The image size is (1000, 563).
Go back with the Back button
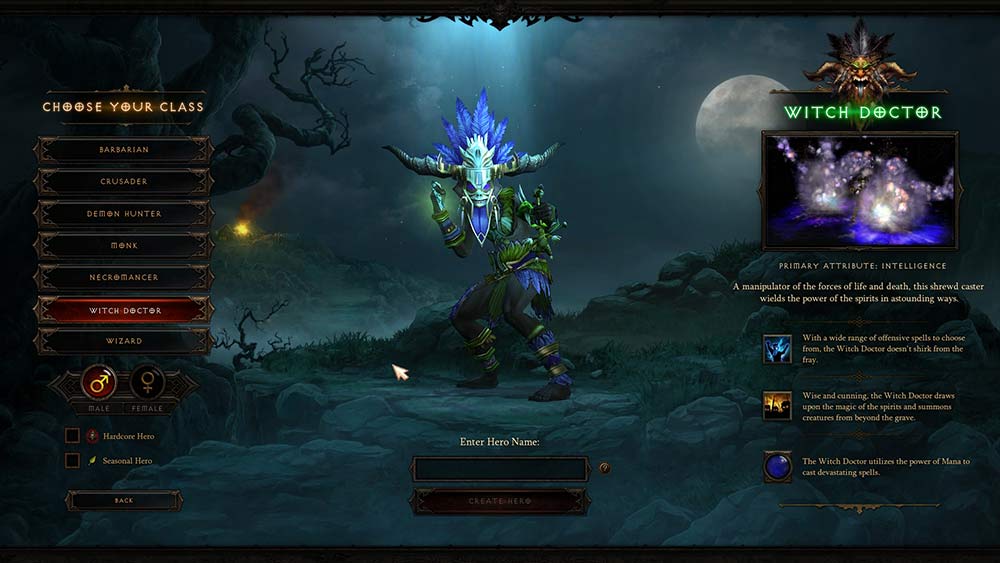tap(124, 500)
